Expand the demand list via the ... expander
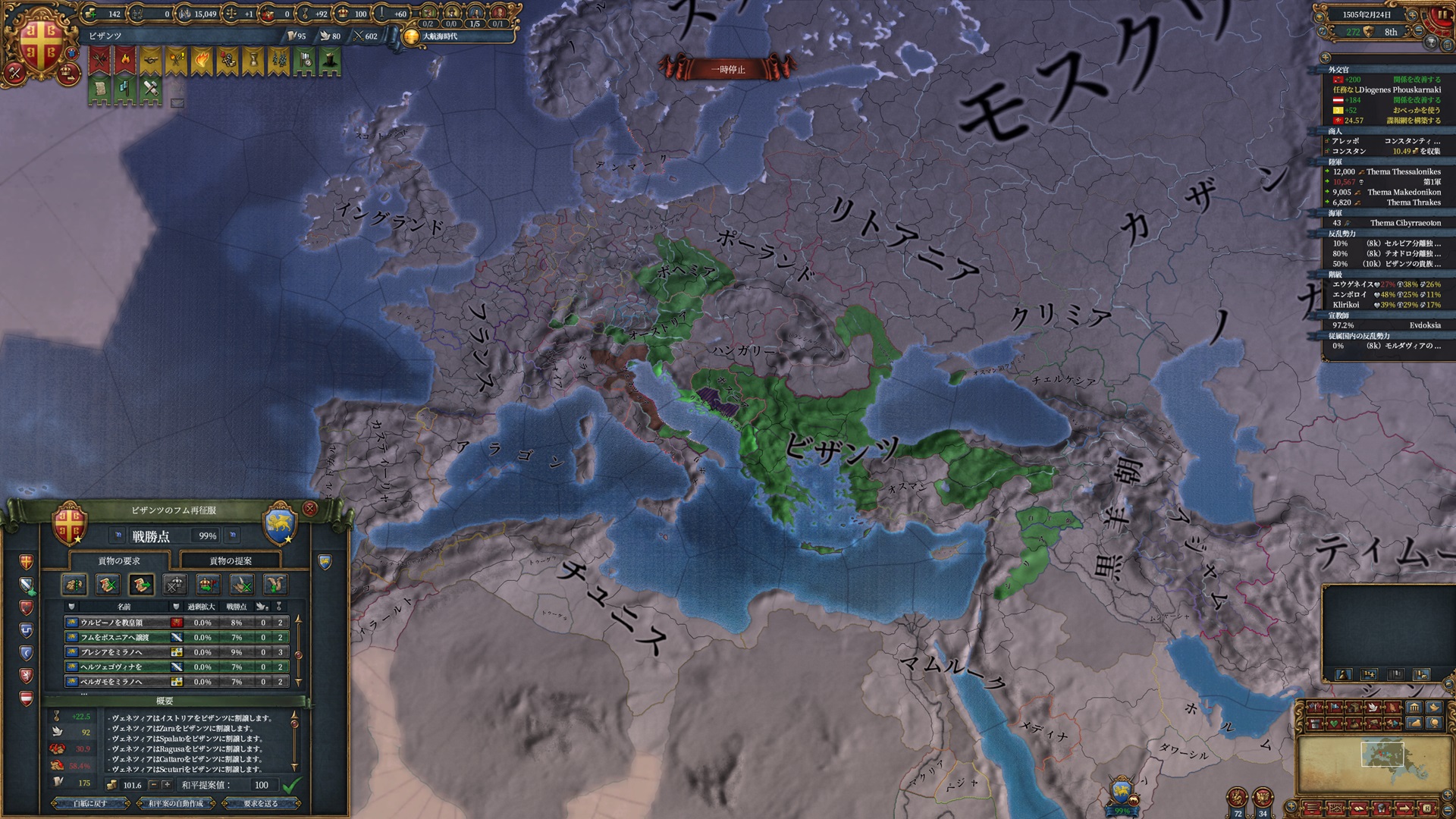This screenshot has width=1456, height=819. (x=84, y=694)
